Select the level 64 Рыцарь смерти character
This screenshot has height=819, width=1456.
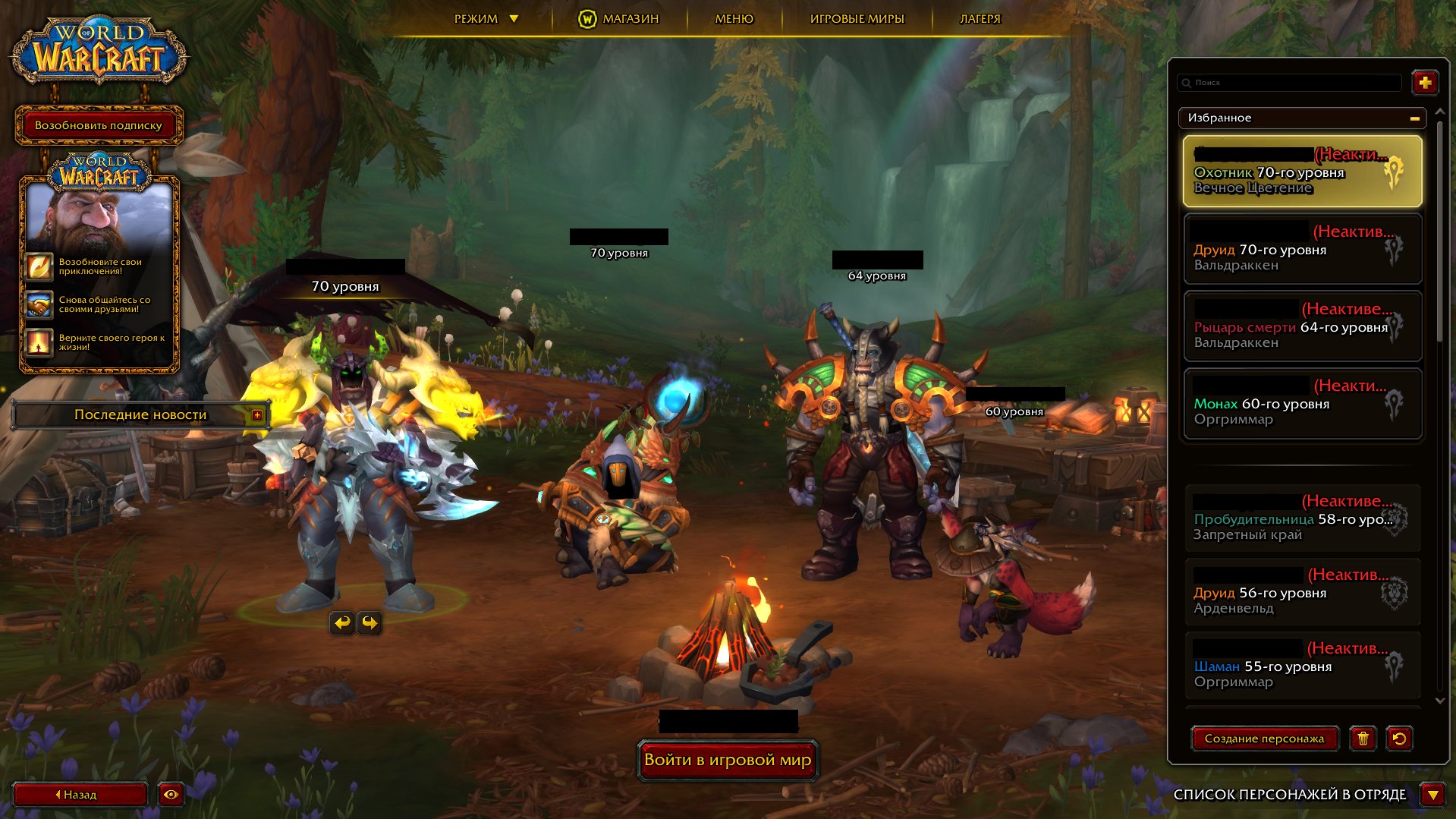pos(1302,326)
